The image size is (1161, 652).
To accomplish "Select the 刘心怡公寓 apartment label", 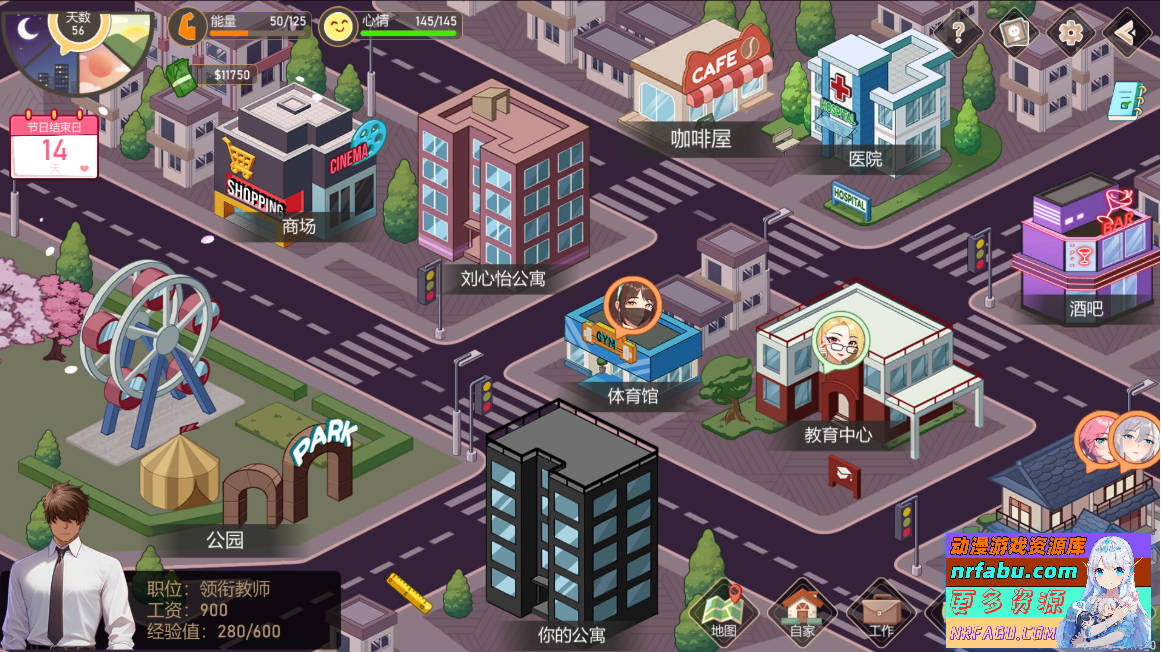I will 503,278.
